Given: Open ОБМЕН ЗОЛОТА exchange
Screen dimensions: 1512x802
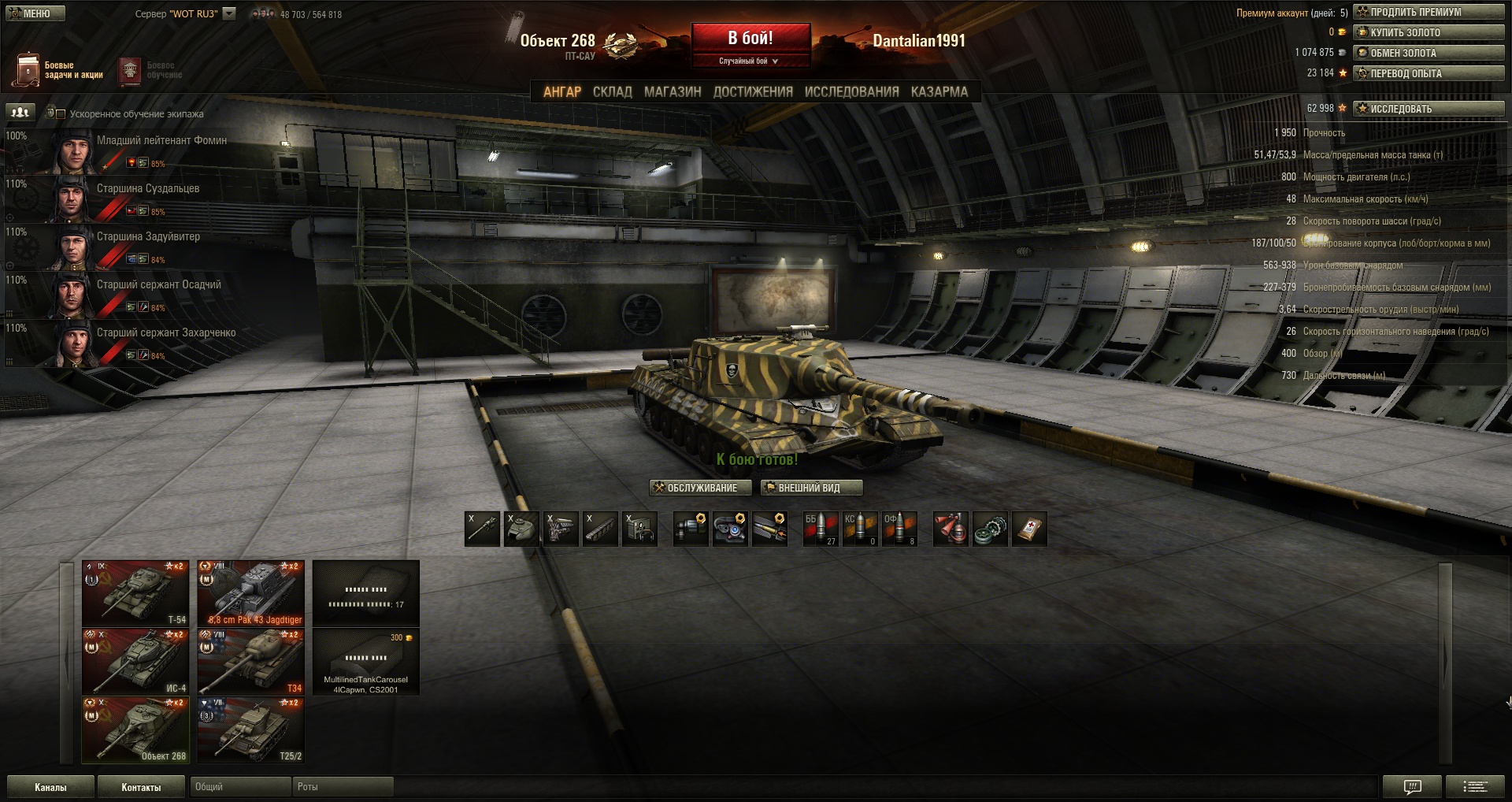Looking at the screenshot, I should tap(1428, 53).
